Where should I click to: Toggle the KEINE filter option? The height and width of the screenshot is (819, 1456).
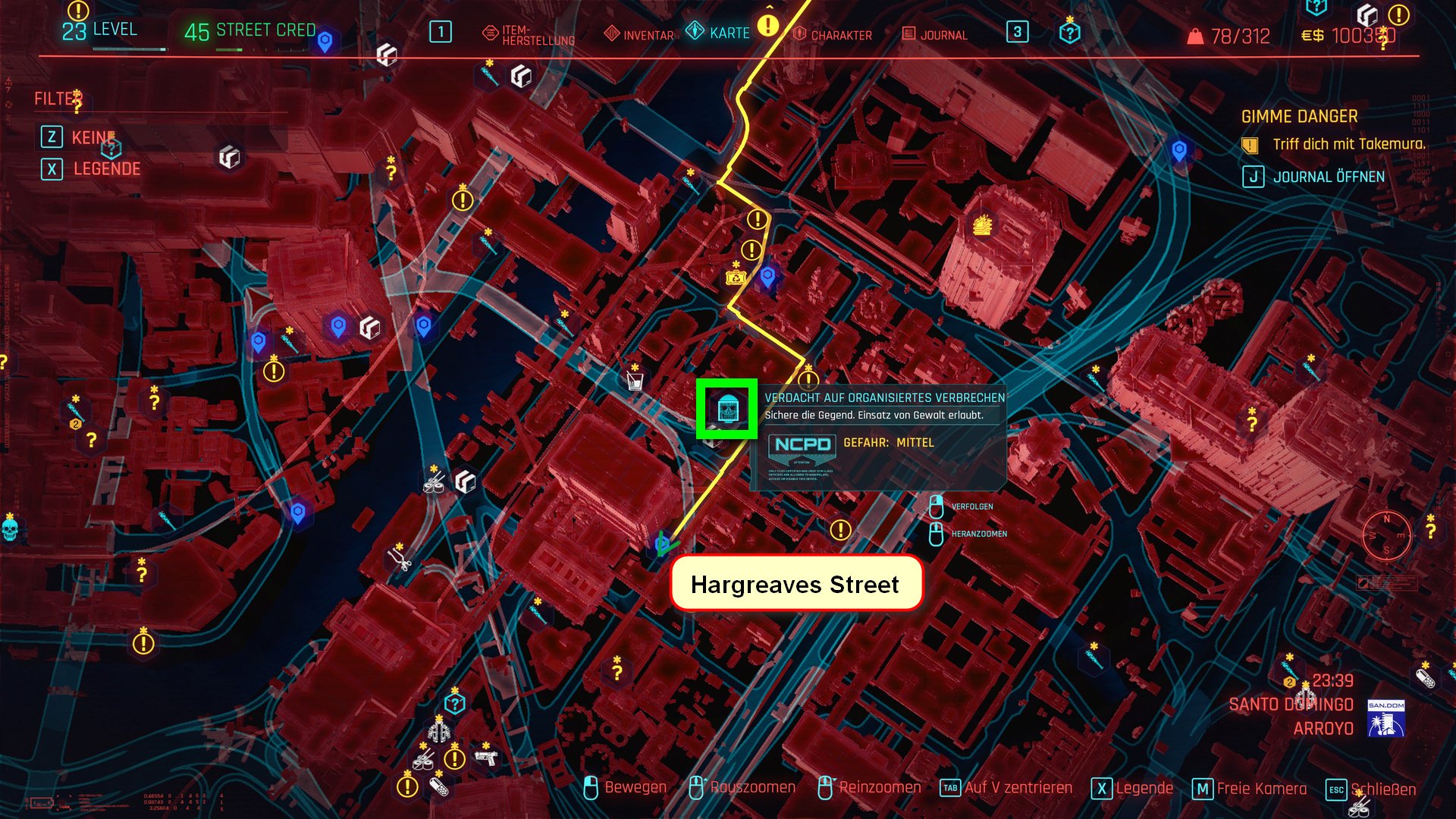[x=91, y=138]
